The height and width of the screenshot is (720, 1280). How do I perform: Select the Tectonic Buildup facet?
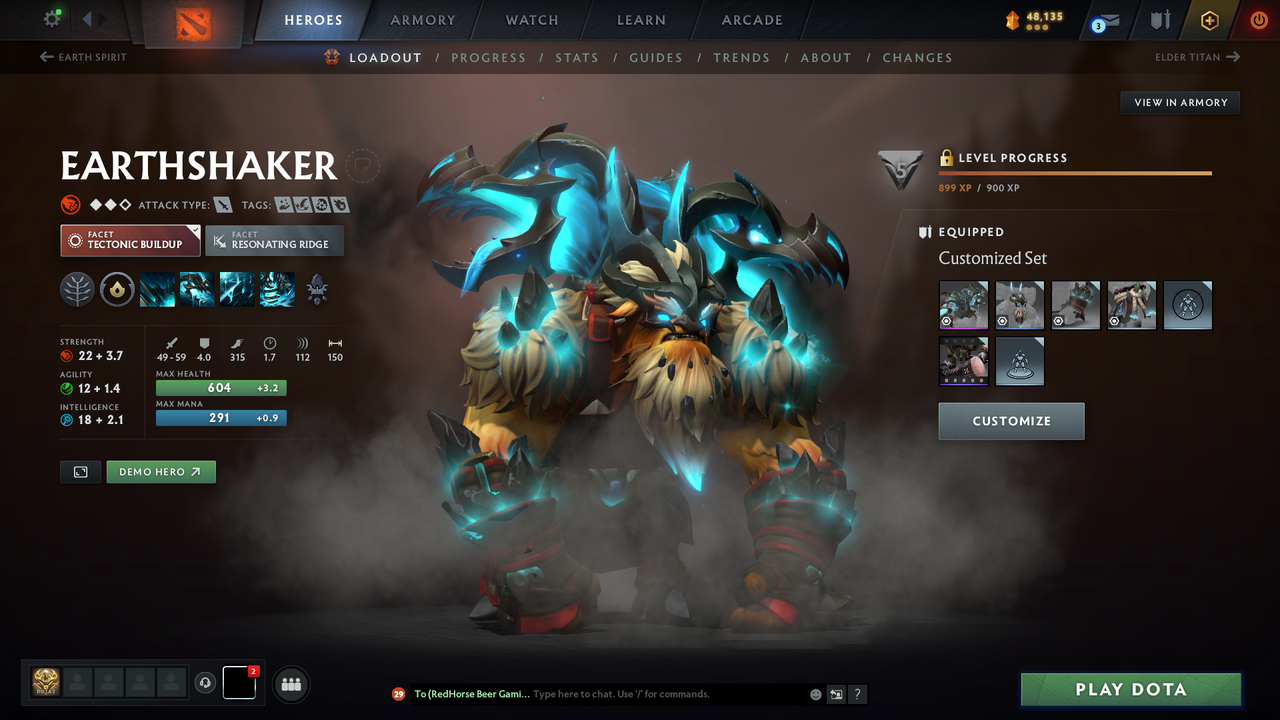tap(129, 240)
